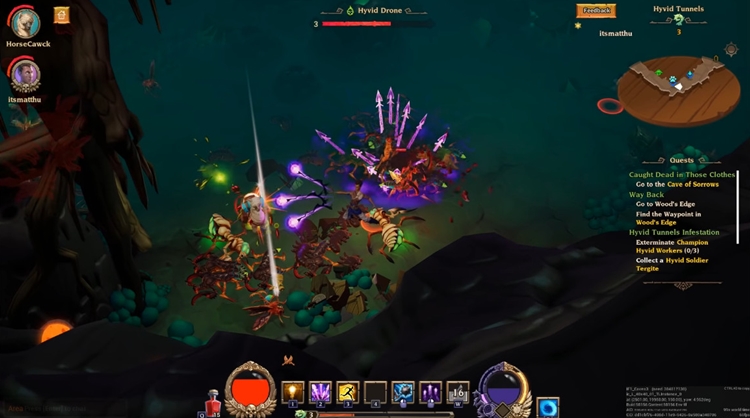Activate the glowing lantern skill in slot 1
Image resolution: width=750 pixels, height=418 pixels.
pyautogui.click(x=292, y=391)
